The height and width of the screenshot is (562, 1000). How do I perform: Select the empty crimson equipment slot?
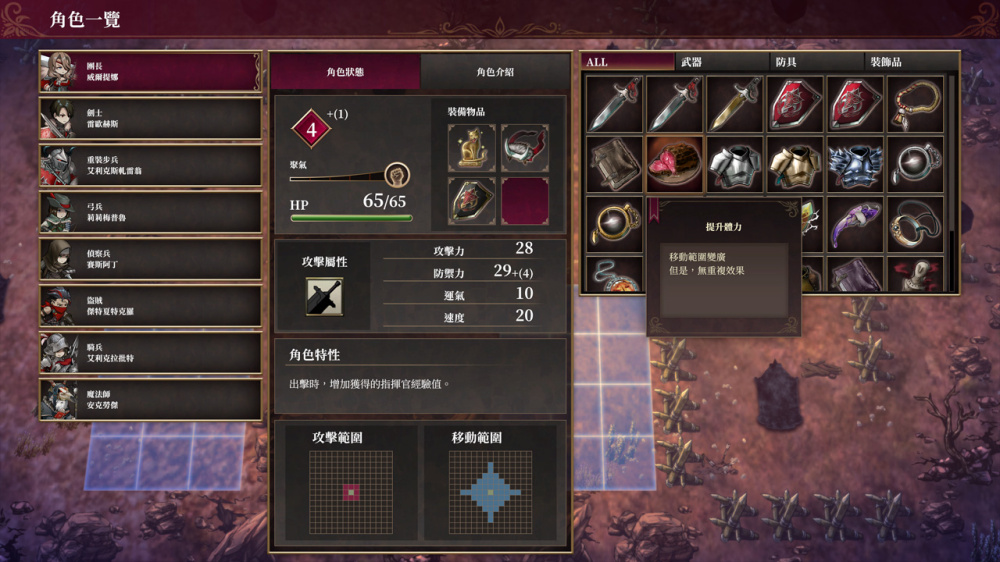click(x=524, y=201)
